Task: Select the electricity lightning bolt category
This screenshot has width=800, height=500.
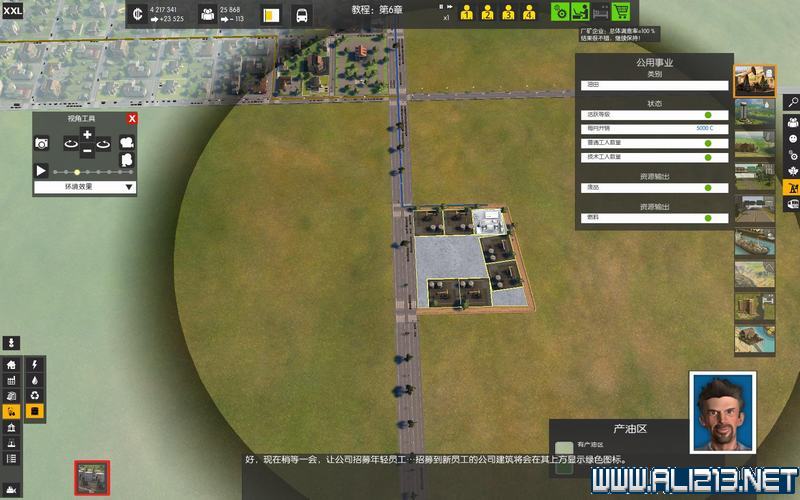Action: pos(36,365)
